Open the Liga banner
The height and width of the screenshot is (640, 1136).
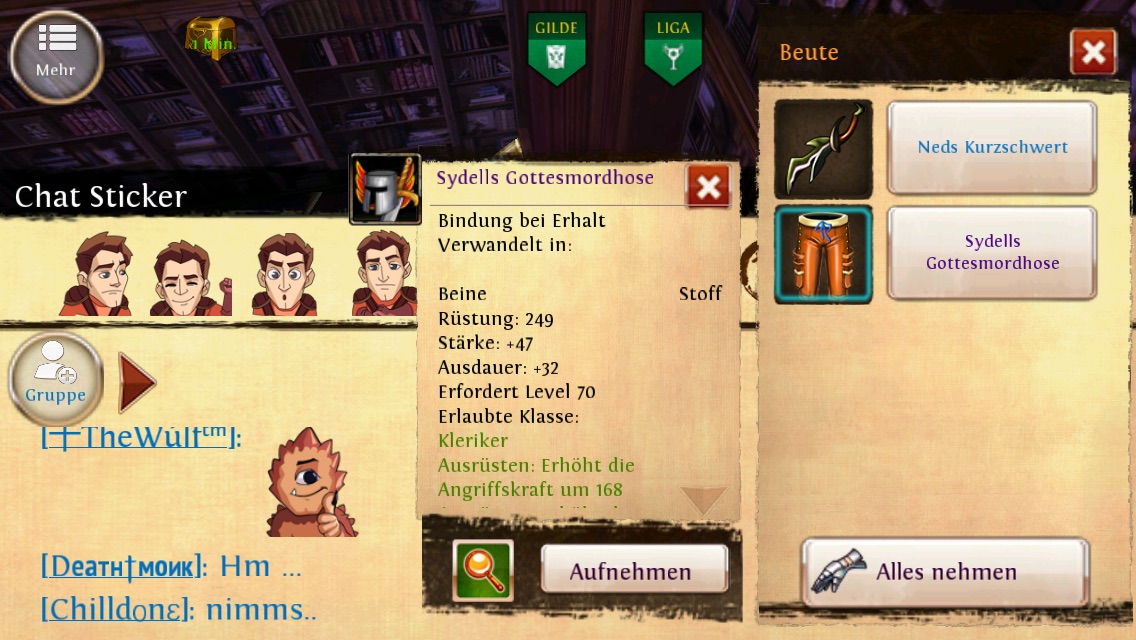(672, 49)
